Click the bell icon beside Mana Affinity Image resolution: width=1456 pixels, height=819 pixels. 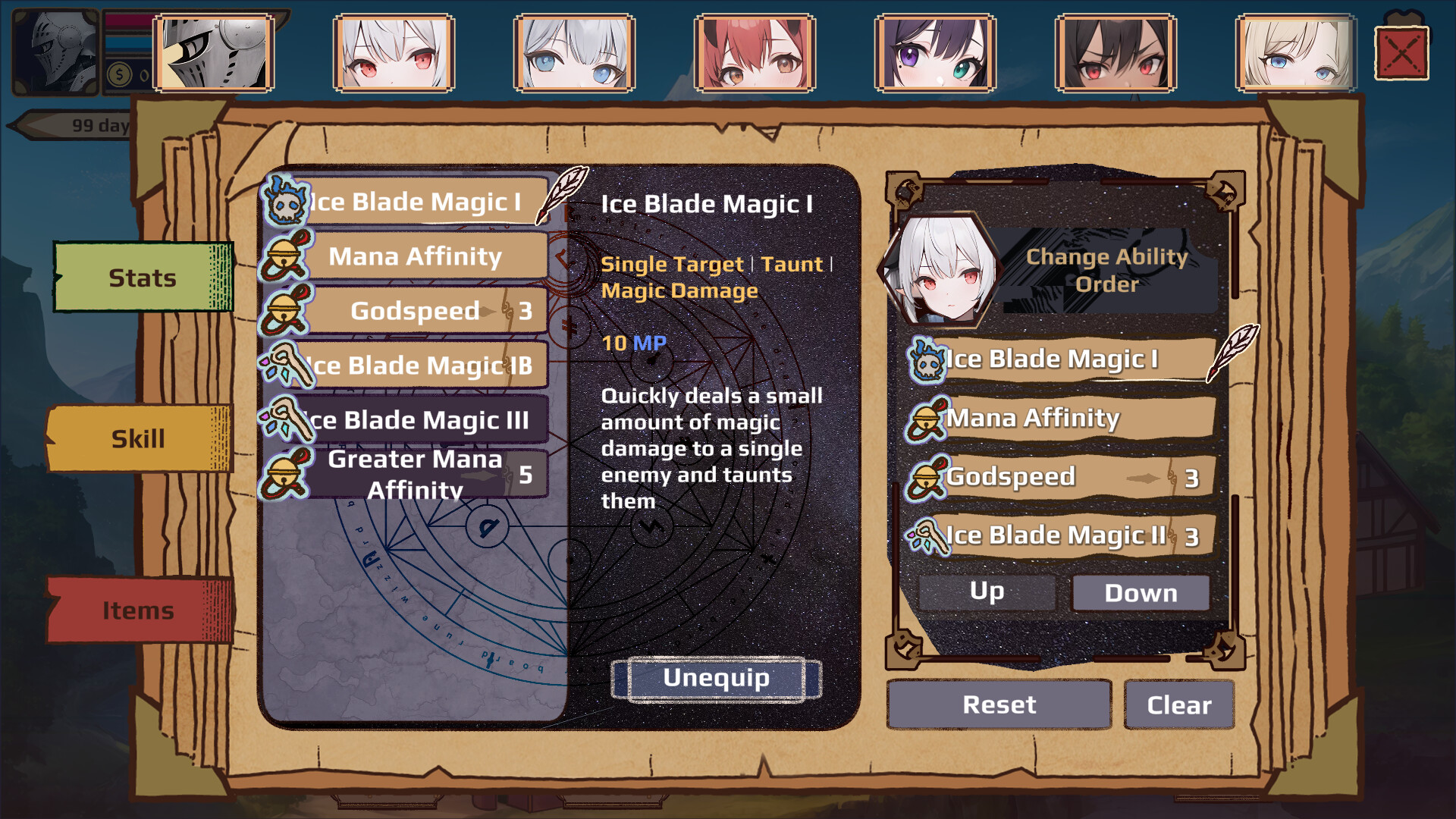click(284, 256)
